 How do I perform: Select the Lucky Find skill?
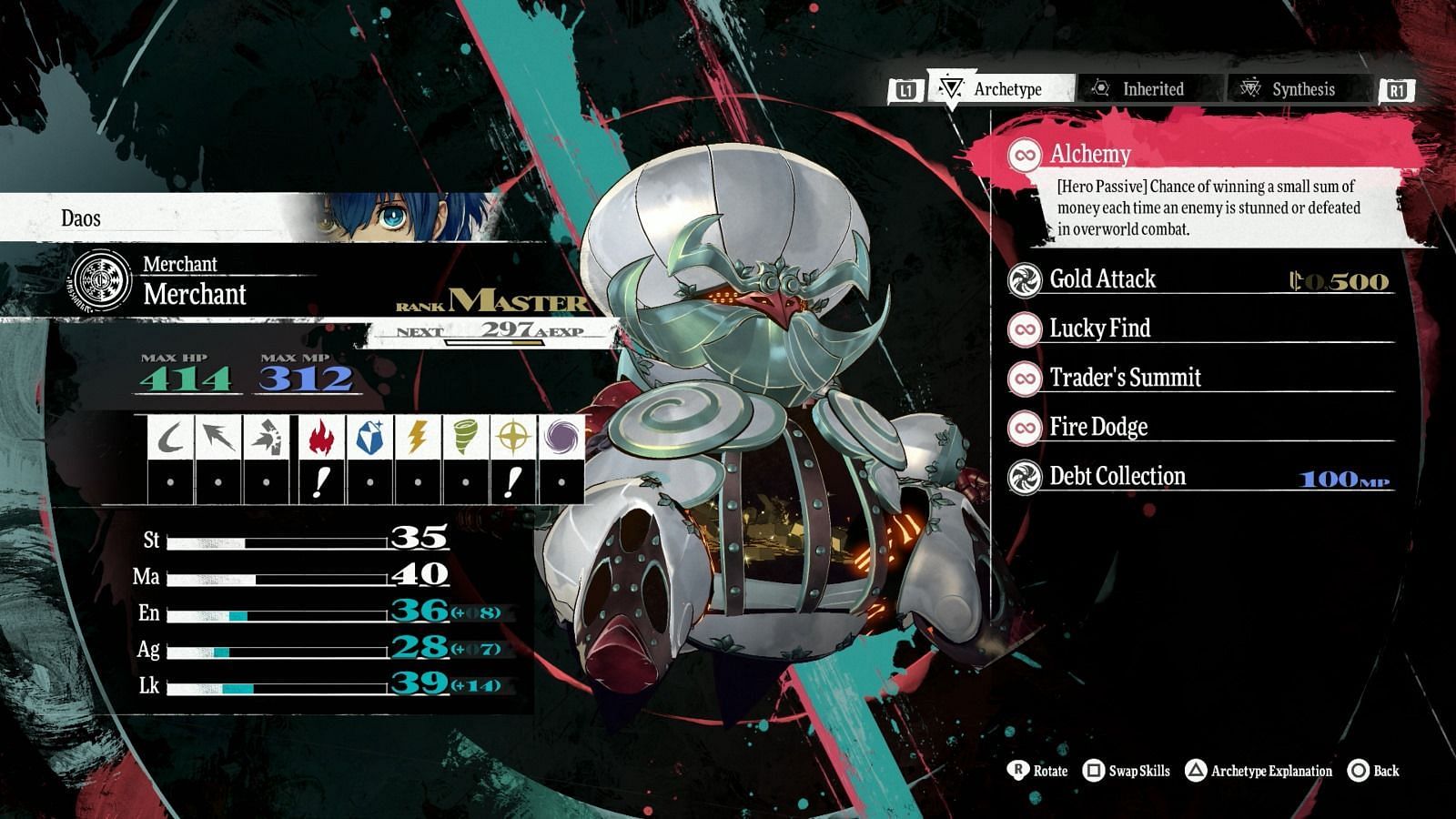pos(1099,329)
